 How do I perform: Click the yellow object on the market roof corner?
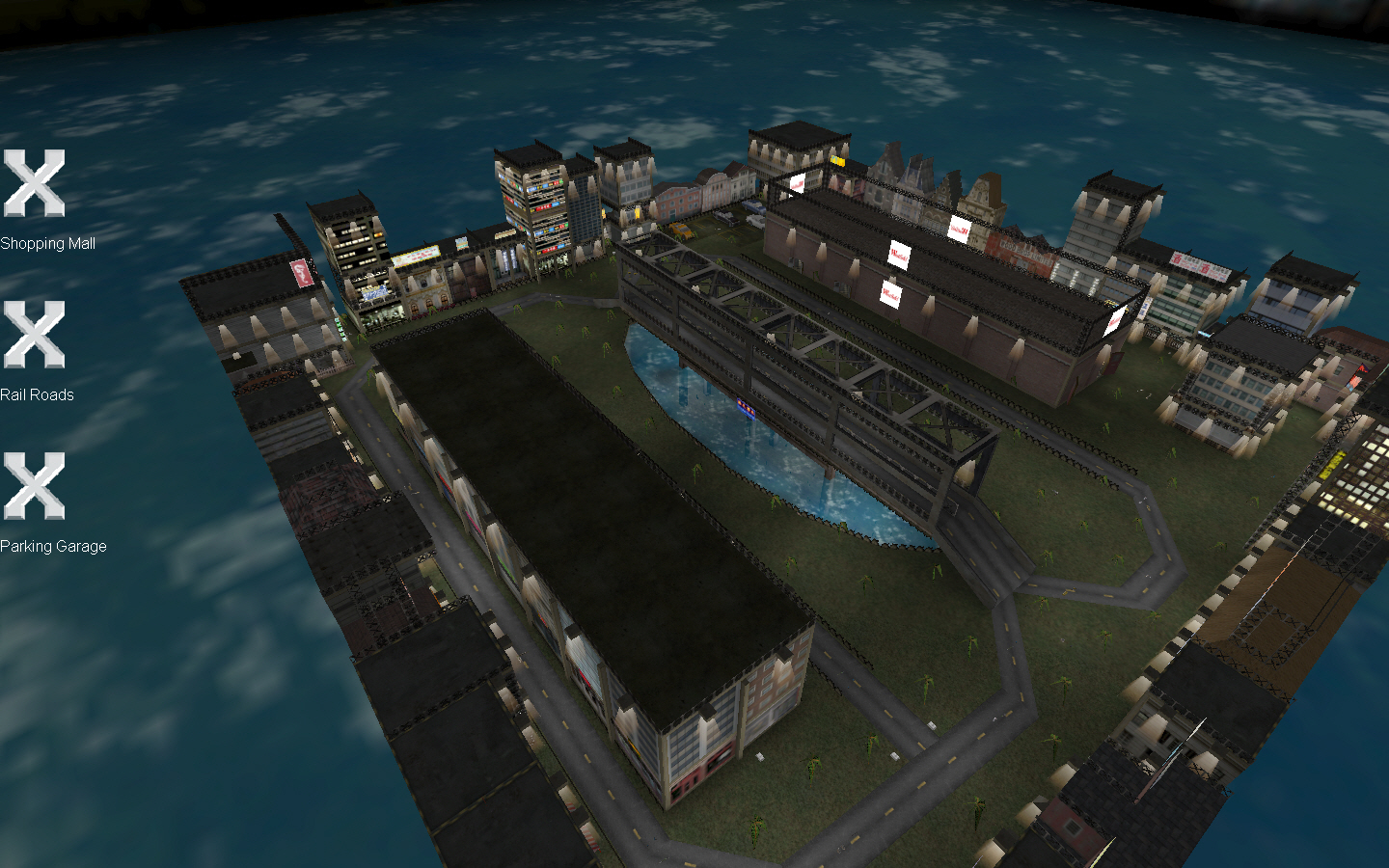coord(838,161)
